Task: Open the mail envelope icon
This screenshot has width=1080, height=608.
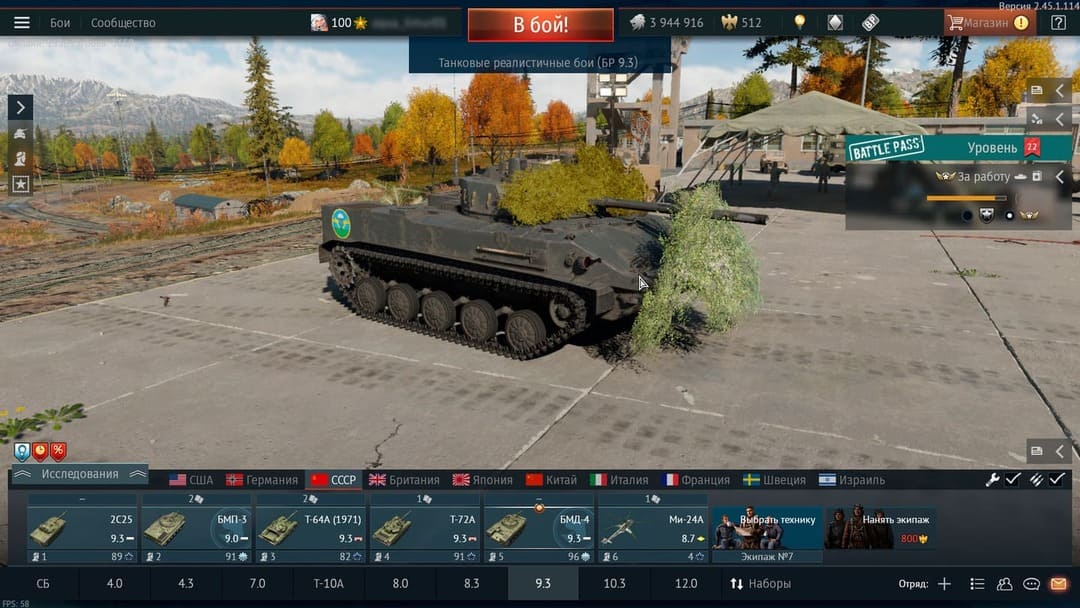Action: tap(1058, 584)
